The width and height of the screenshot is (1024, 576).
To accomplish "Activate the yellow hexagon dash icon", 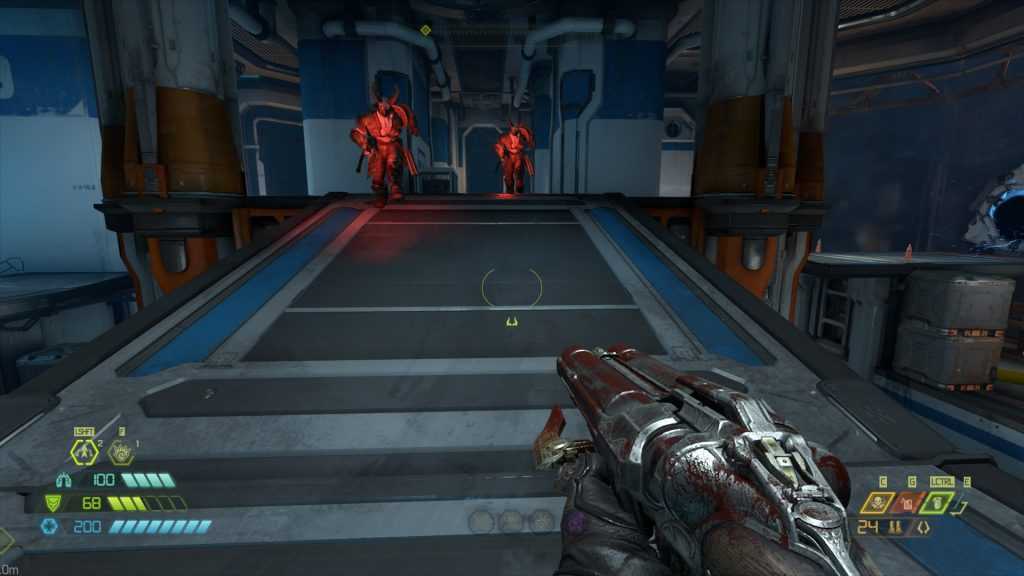I will [x=83, y=452].
